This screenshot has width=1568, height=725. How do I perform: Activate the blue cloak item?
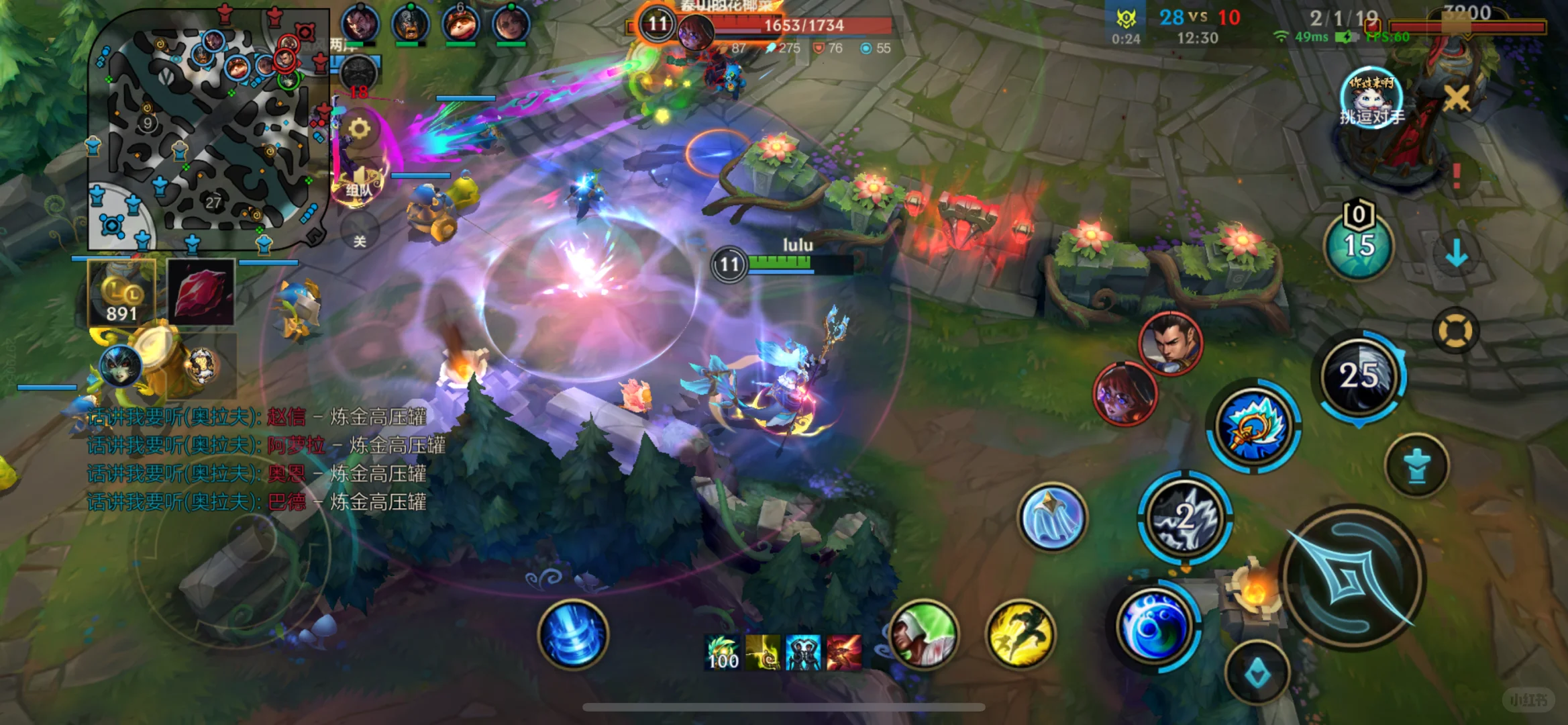click(x=1051, y=517)
